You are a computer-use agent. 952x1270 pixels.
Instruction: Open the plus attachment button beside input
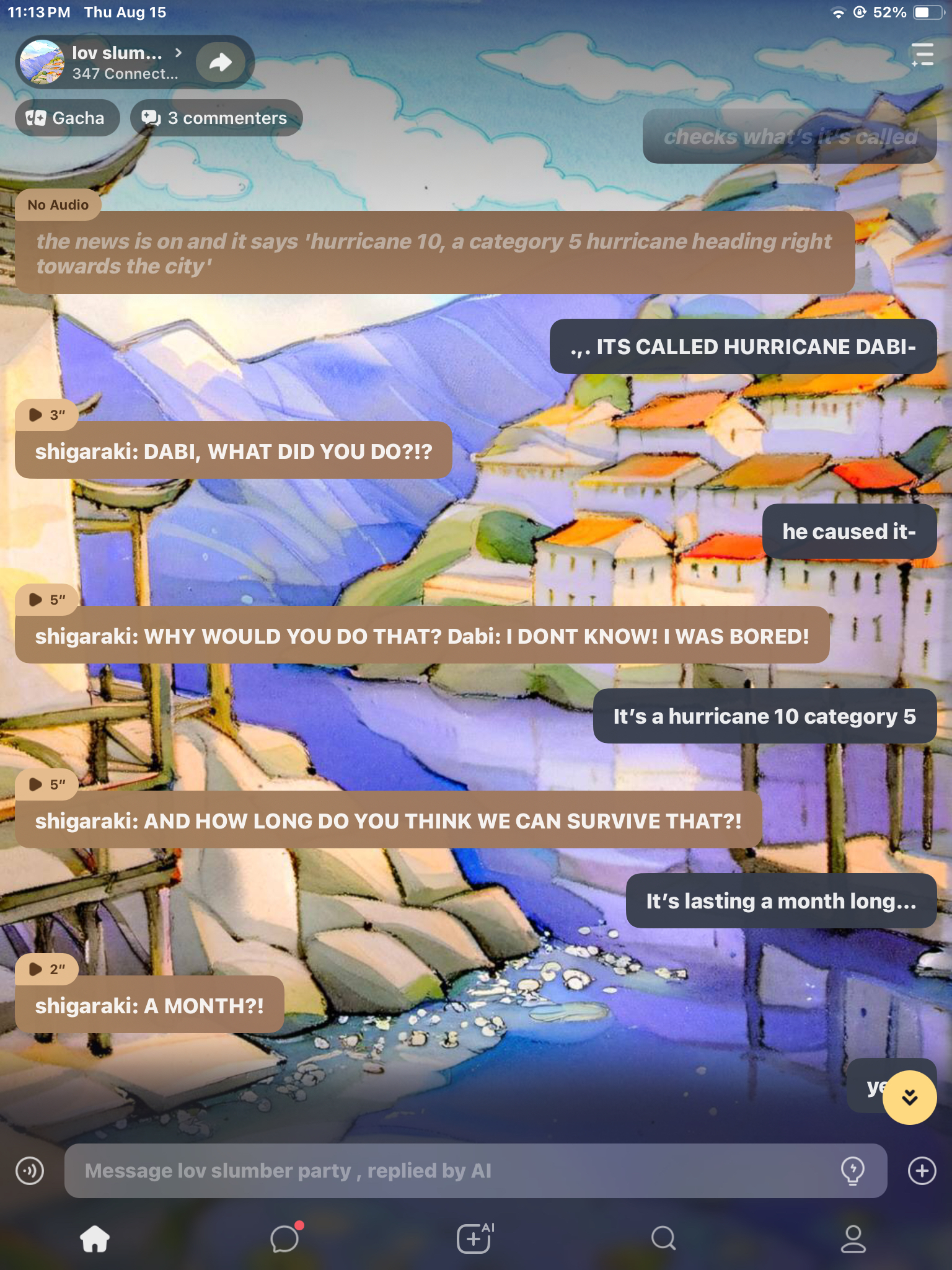[x=922, y=1171]
